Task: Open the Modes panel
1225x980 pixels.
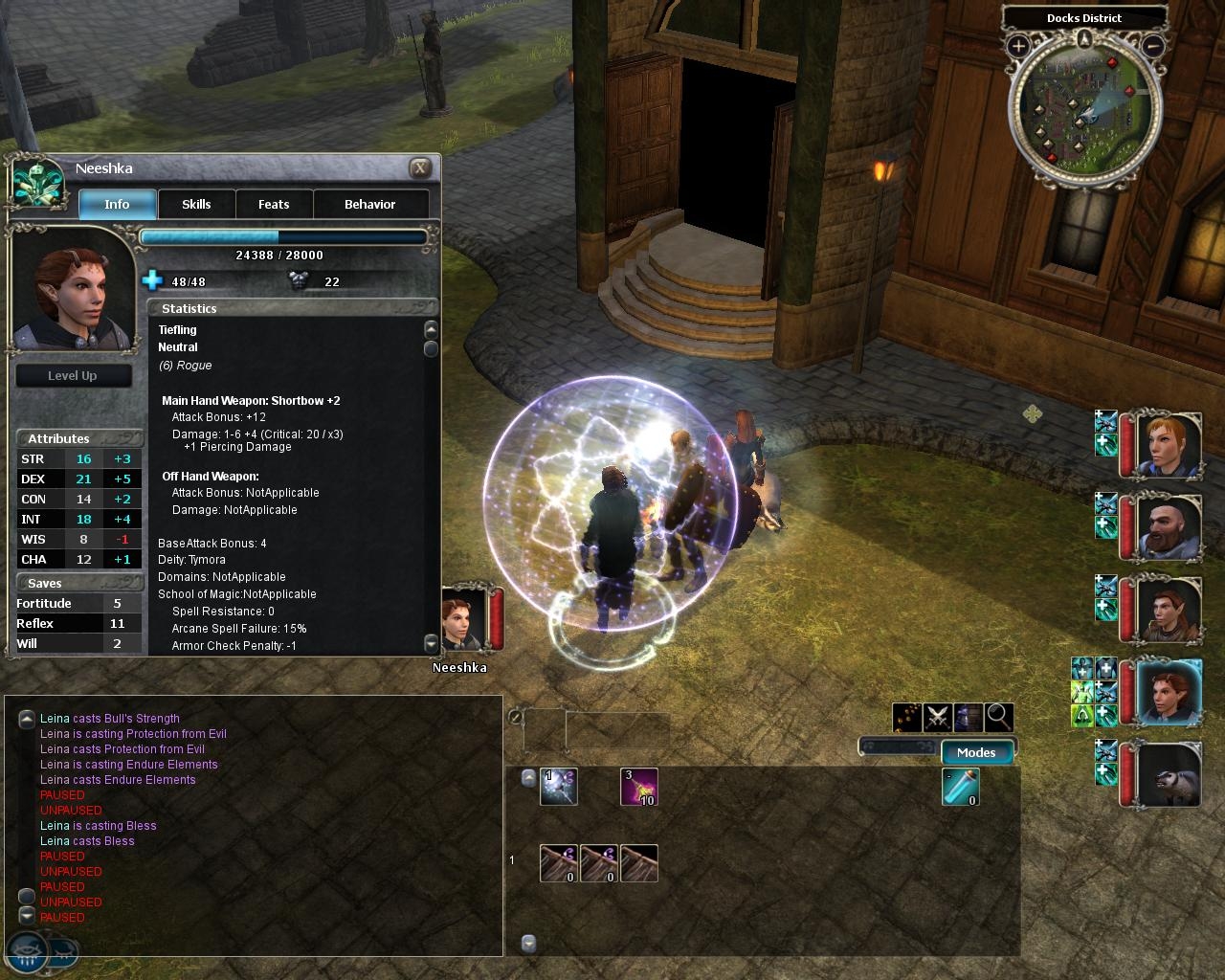Action: click(976, 752)
